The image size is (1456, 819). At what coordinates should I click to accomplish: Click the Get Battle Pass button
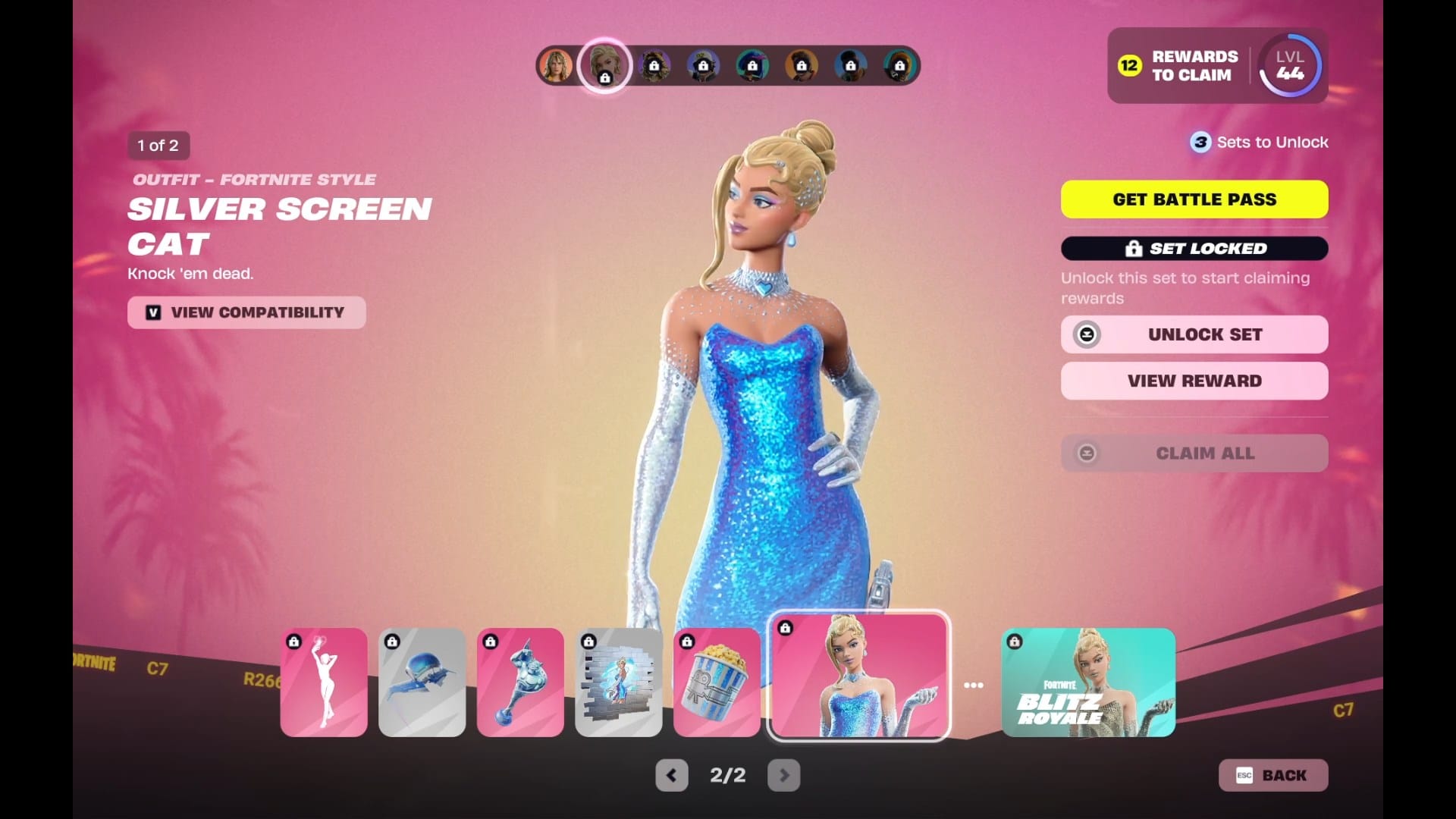coord(1194,199)
